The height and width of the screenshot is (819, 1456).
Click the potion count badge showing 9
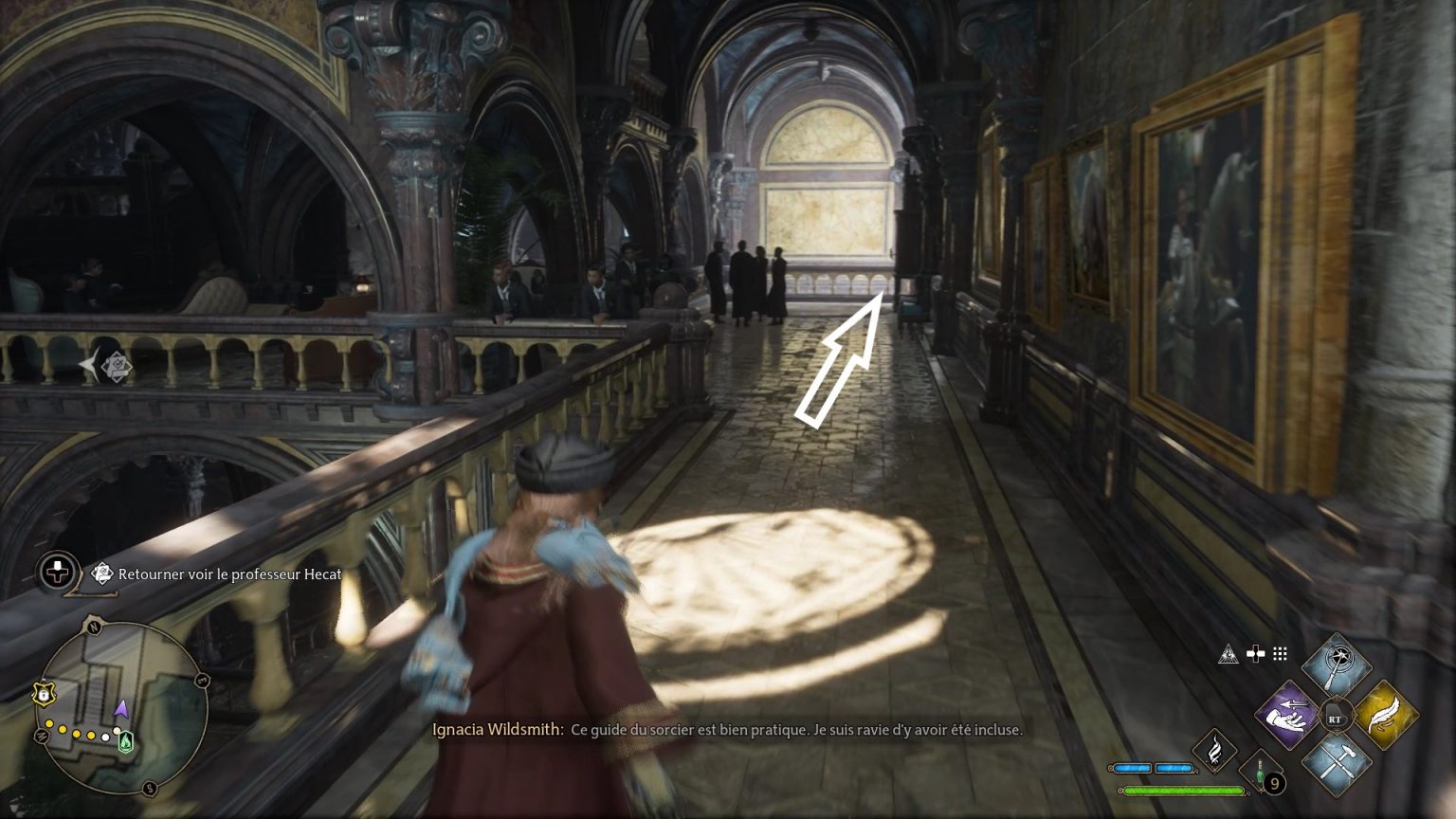tap(1275, 782)
